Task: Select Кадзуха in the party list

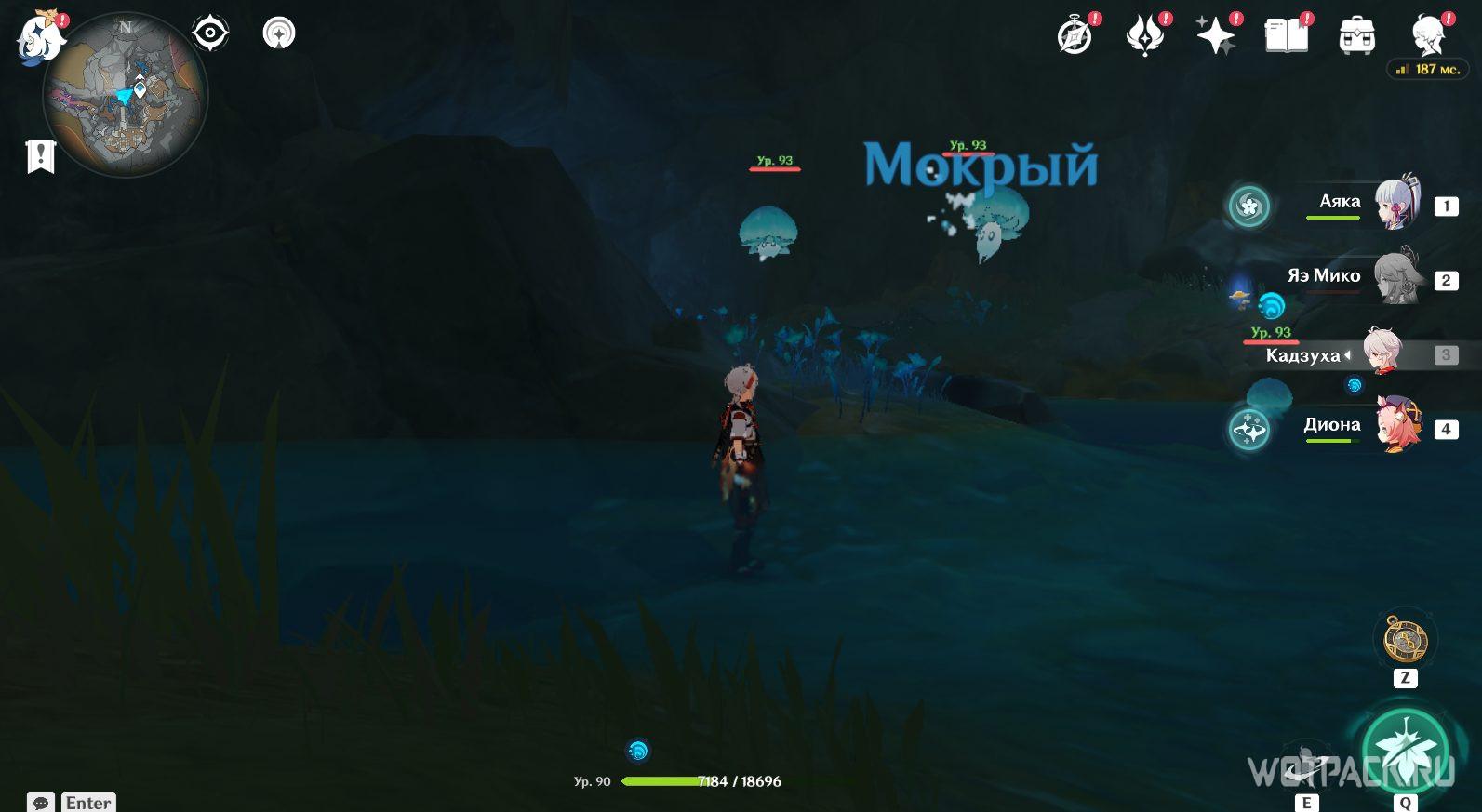Action: point(1382,353)
